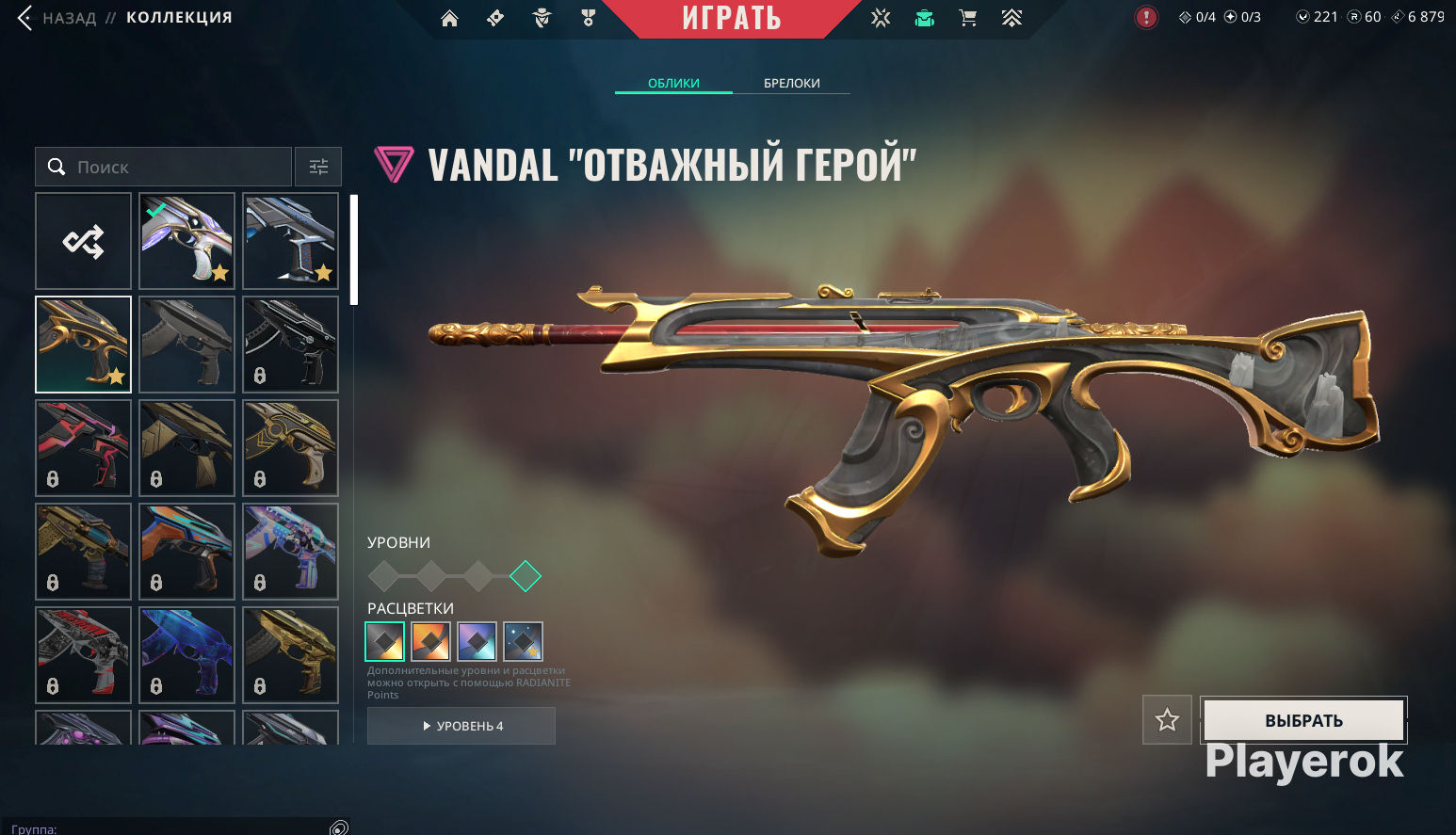This screenshot has height=835, width=1456.
Task: Switch to the Облики tab
Action: click(673, 83)
